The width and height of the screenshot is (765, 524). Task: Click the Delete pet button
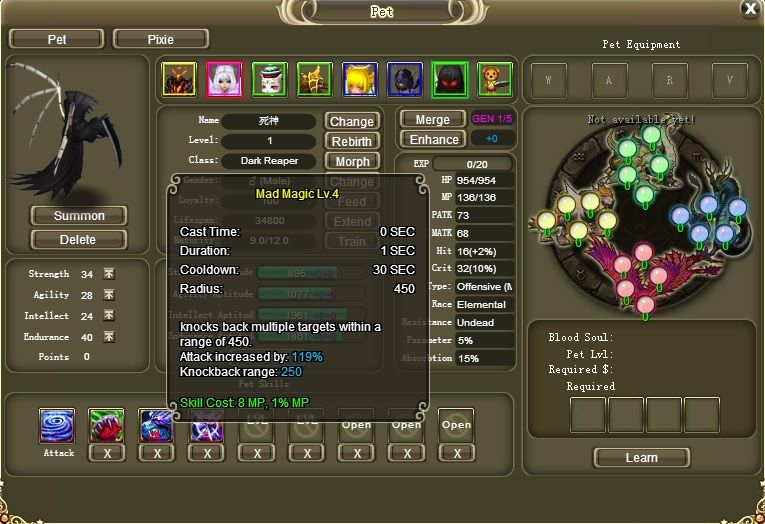tap(79, 240)
